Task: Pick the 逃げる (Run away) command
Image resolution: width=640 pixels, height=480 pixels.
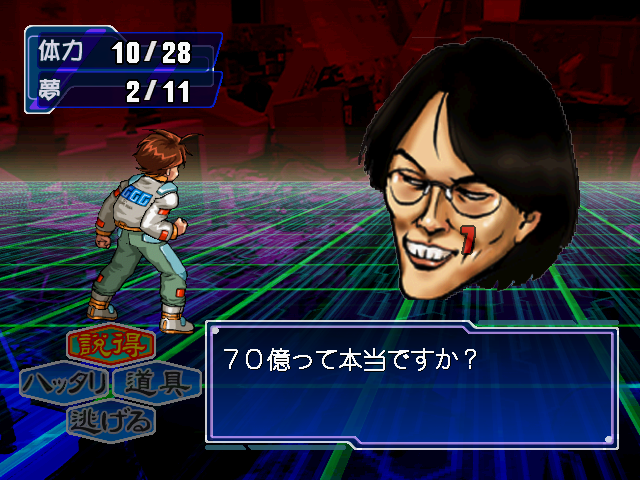Action: (x=111, y=420)
